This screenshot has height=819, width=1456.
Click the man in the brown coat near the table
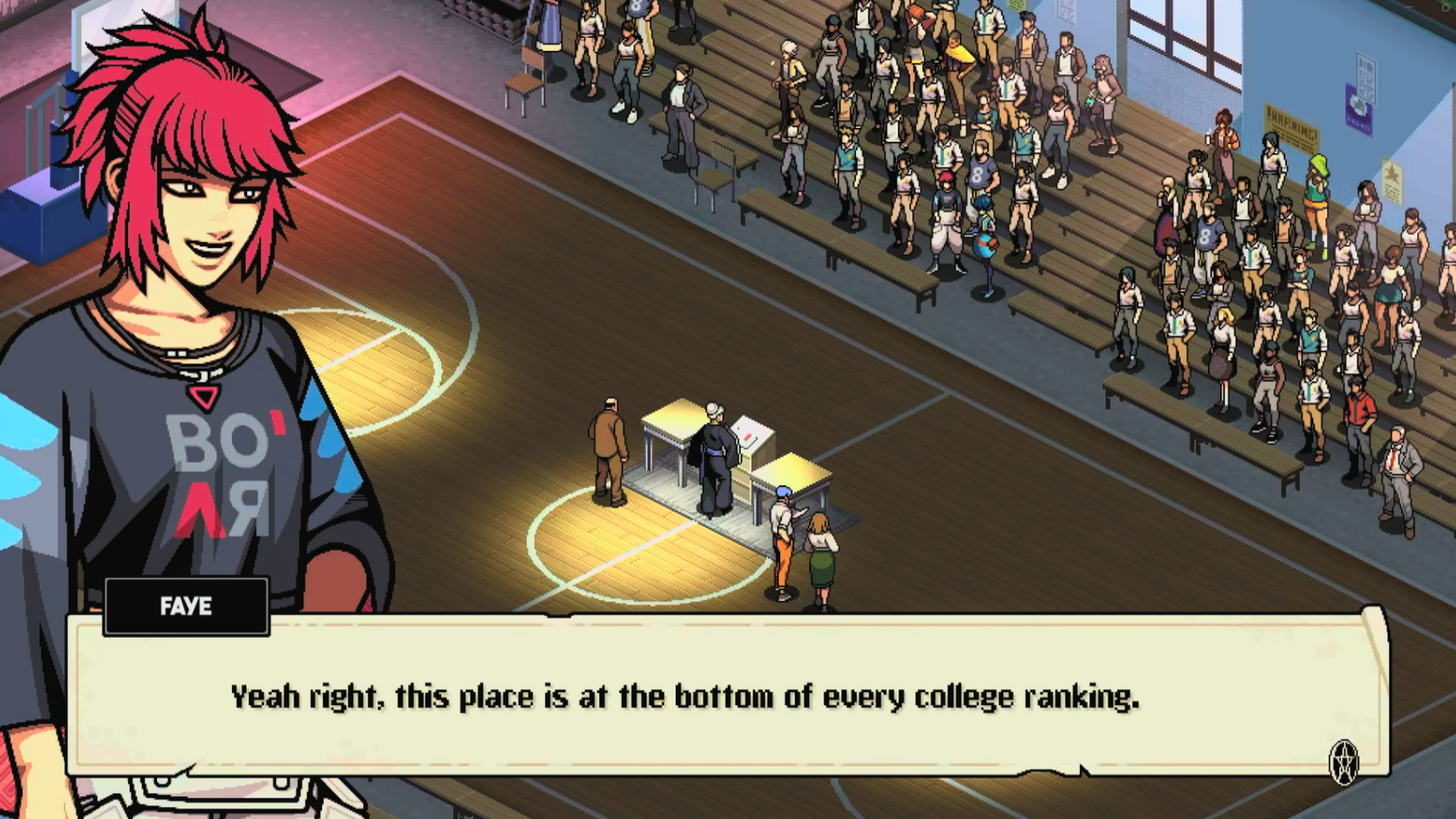[x=610, y=450]
